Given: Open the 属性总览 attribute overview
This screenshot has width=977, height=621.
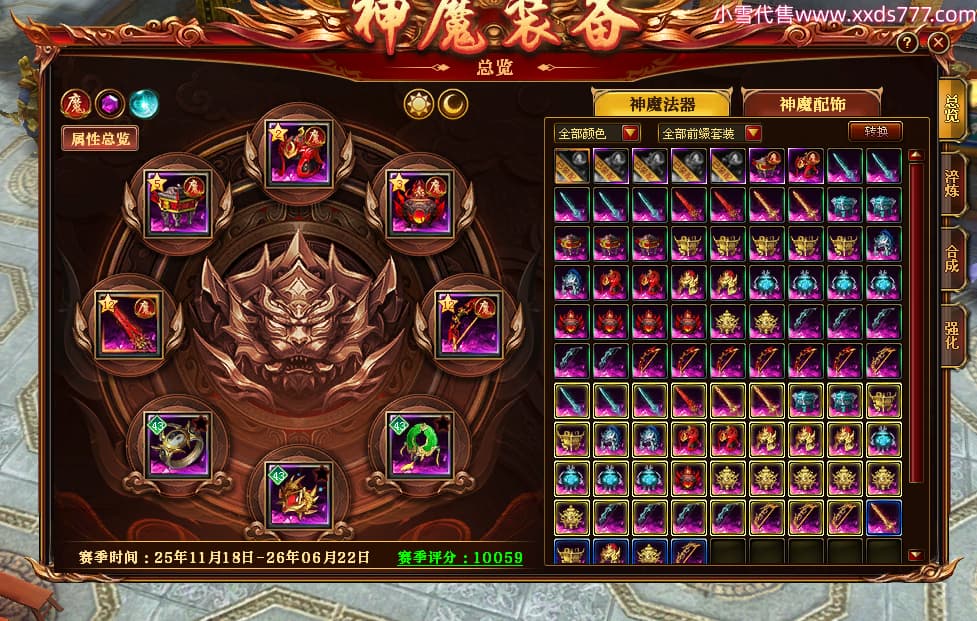Looking at the screenshot, I should (x=99, y=138).
